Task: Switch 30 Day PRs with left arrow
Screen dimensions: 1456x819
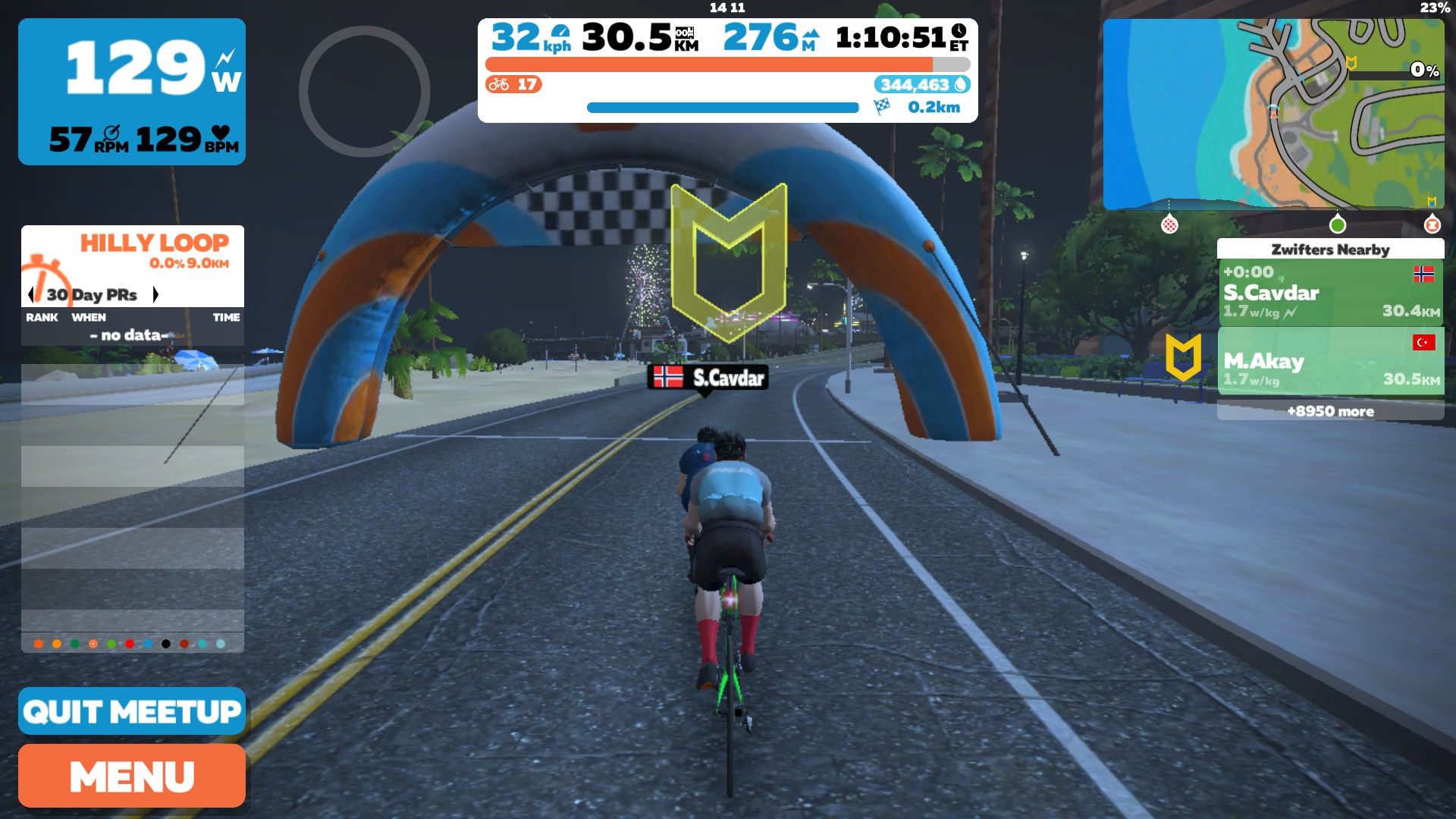Action: pos(31,294)
